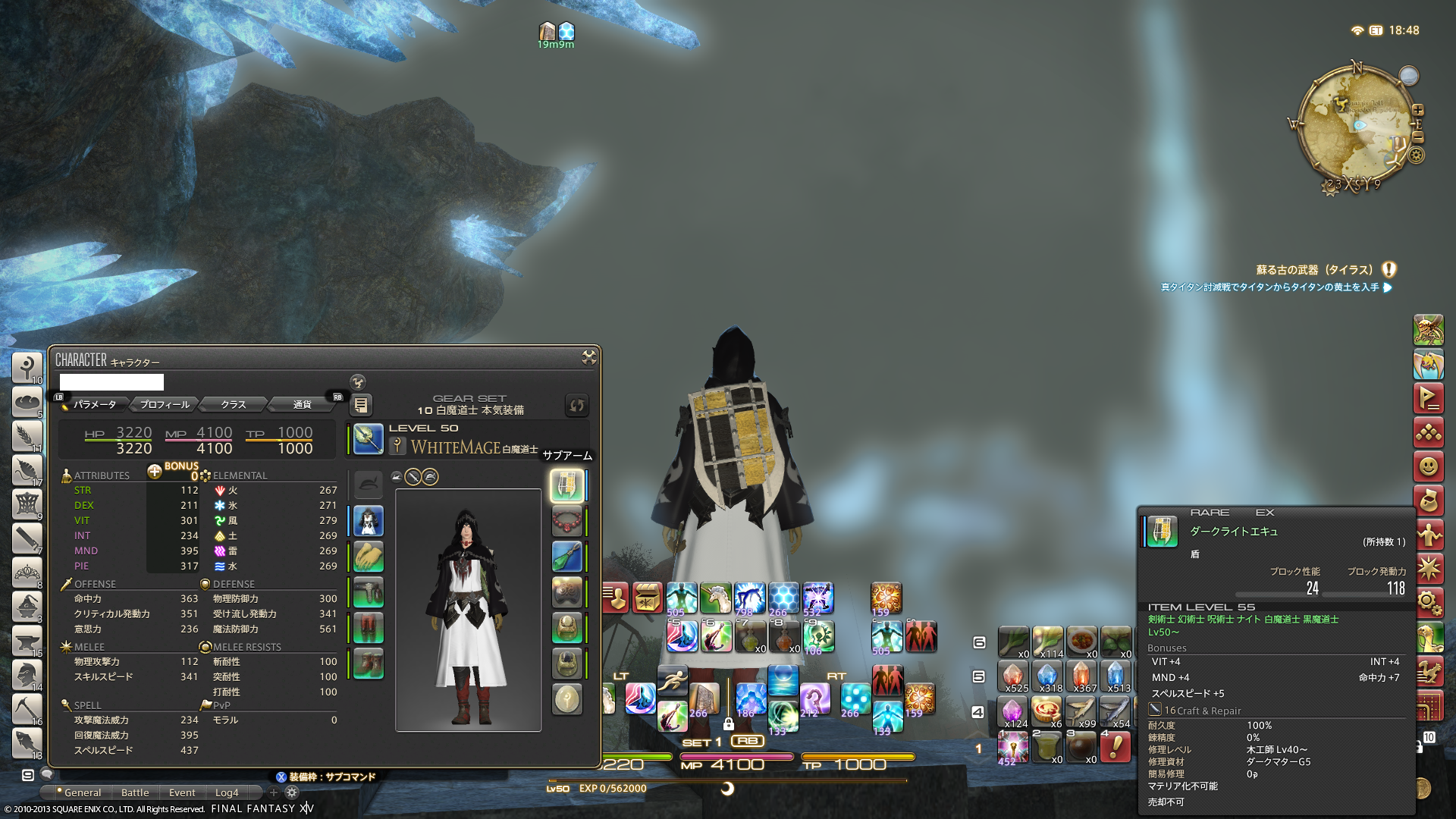Screen dimensions: 1456x819
Task: Open the smiley face emote menu icon
Action: [x=1428, y=466]
